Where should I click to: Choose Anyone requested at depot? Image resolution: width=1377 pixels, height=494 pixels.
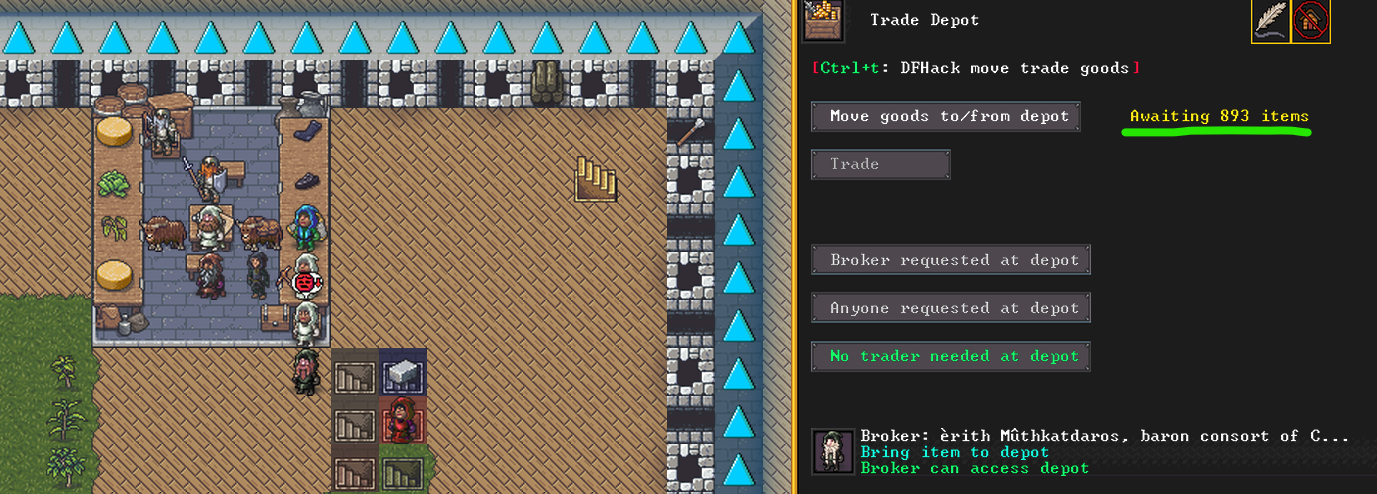coord(950,308)
